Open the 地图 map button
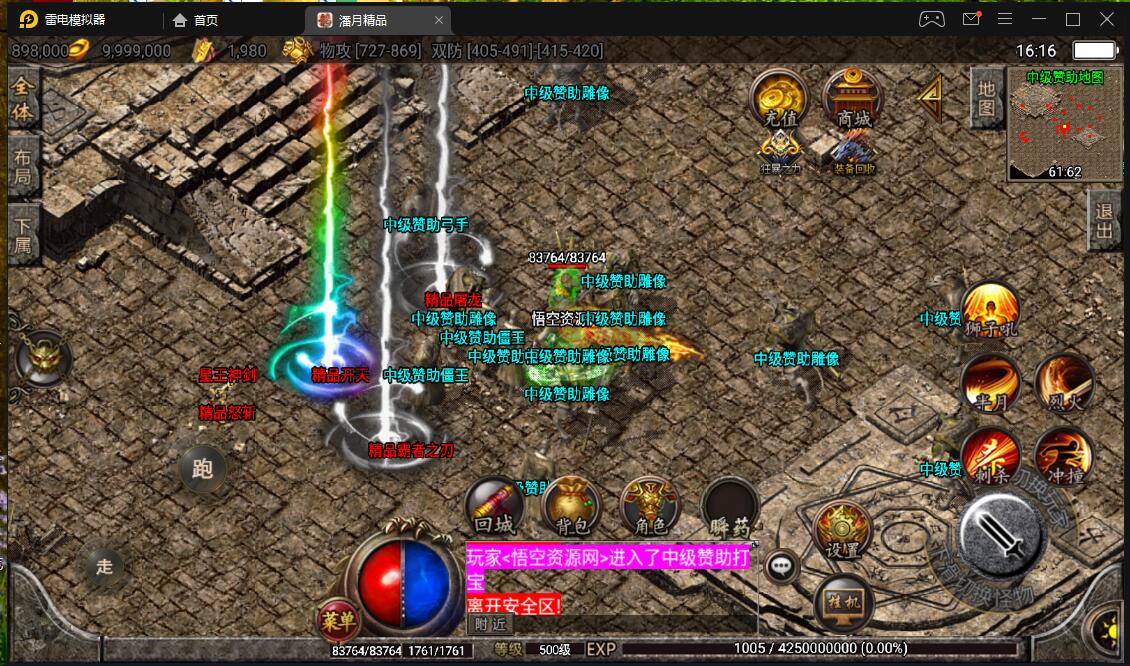This screenshot has height=666, width=1130. 987,98
